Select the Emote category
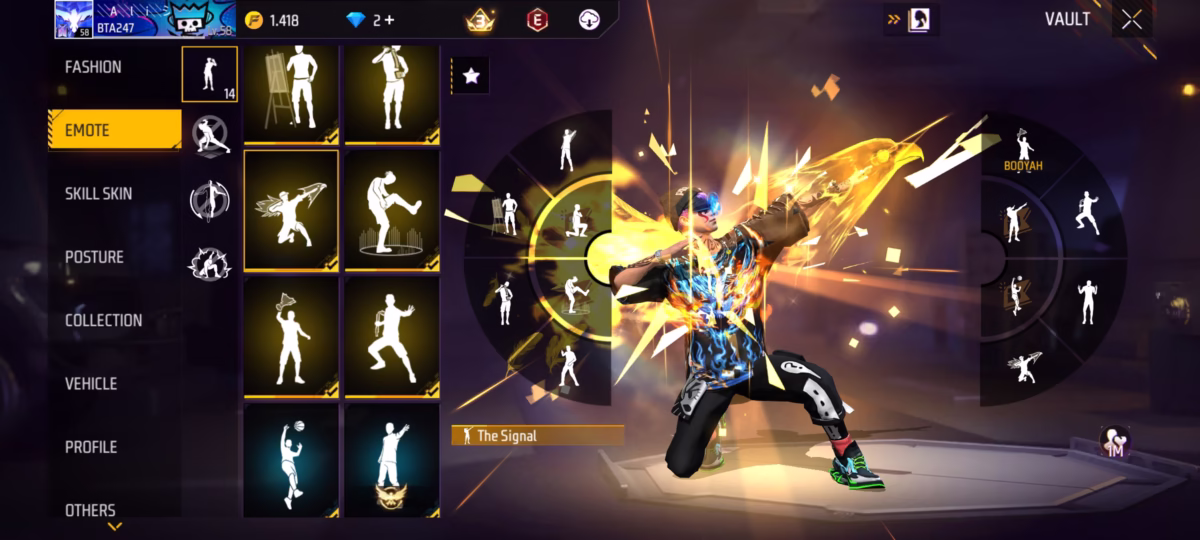This screenshot has width=1200, height=540. [88, 130]
